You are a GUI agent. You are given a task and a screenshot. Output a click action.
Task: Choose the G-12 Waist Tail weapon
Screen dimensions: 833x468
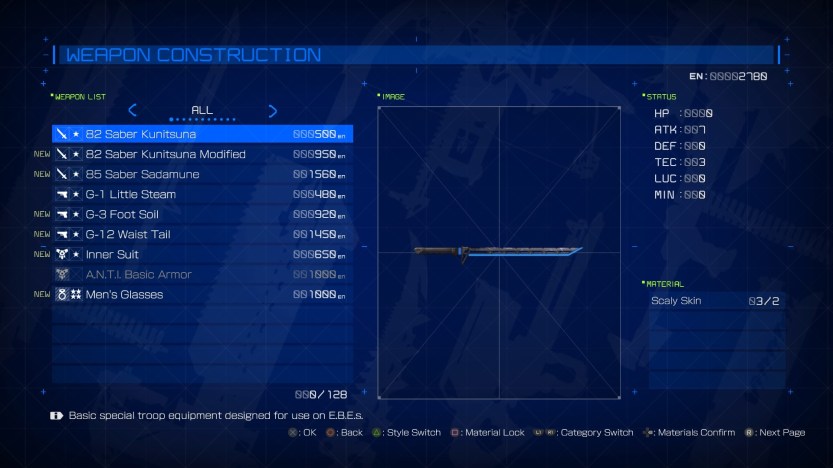(x=202, y=234)
